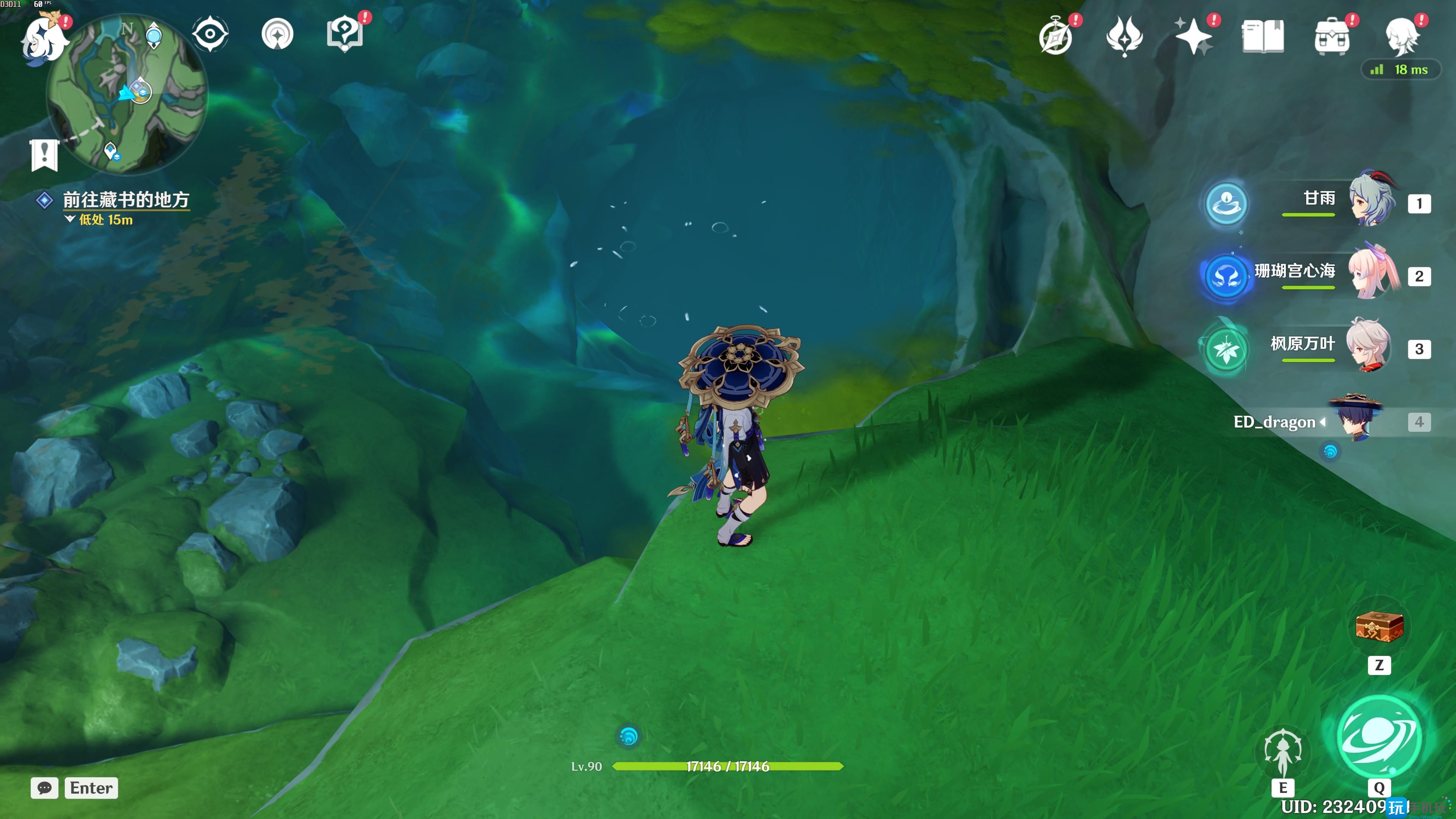Toggle the eye-shaped elemental sight icon
Screen dimensions: 1456x819
pyautogui.click(x=210, y=35)
